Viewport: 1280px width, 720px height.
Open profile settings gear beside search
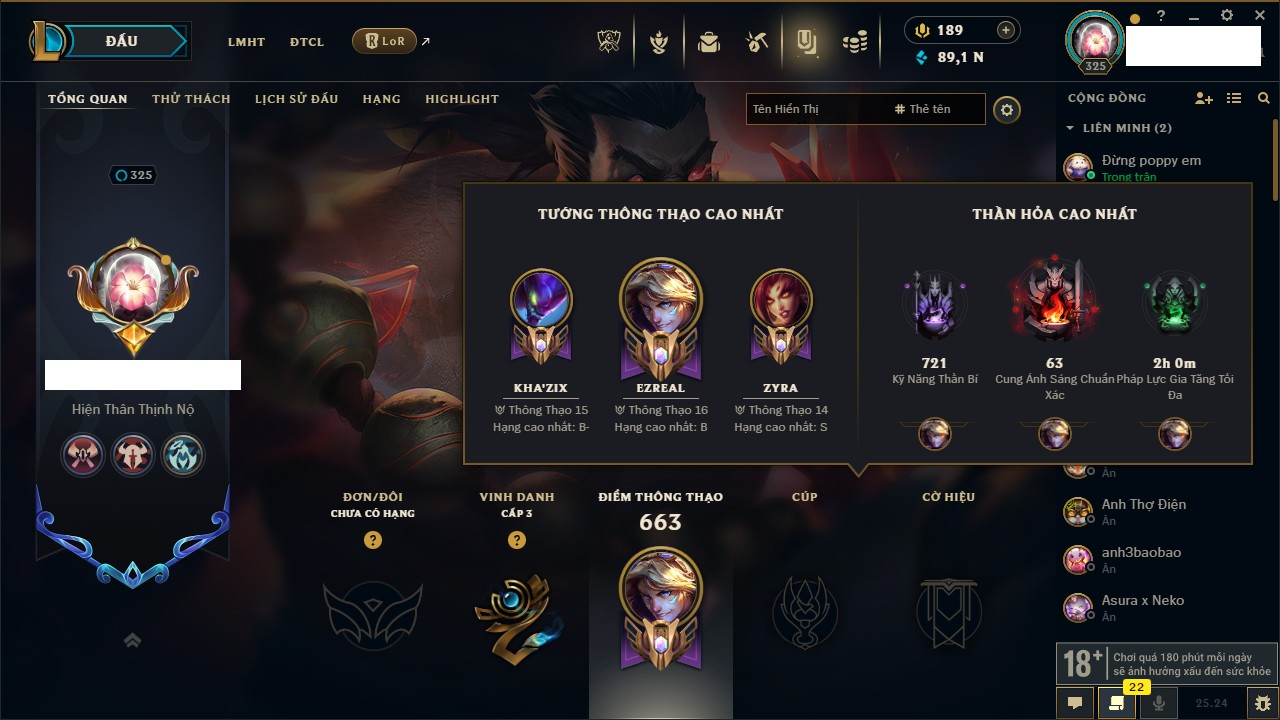[1007, 109]
